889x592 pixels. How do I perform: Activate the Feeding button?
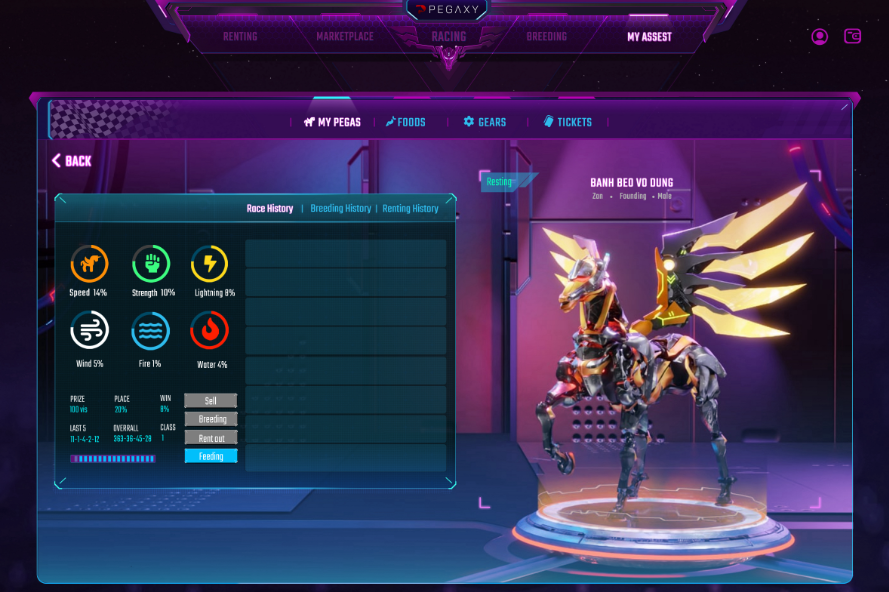tap(211, 456)
